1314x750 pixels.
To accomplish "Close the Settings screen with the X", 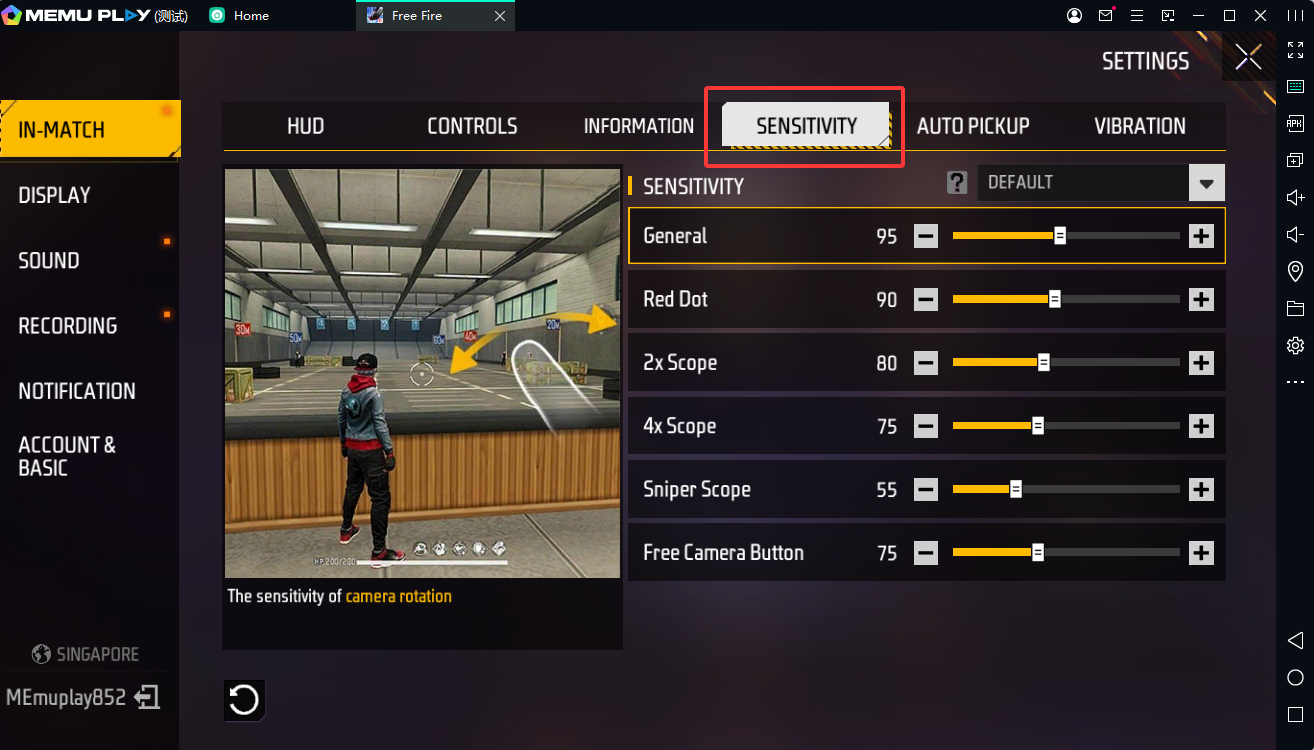I will click(x=1248, y=58).
